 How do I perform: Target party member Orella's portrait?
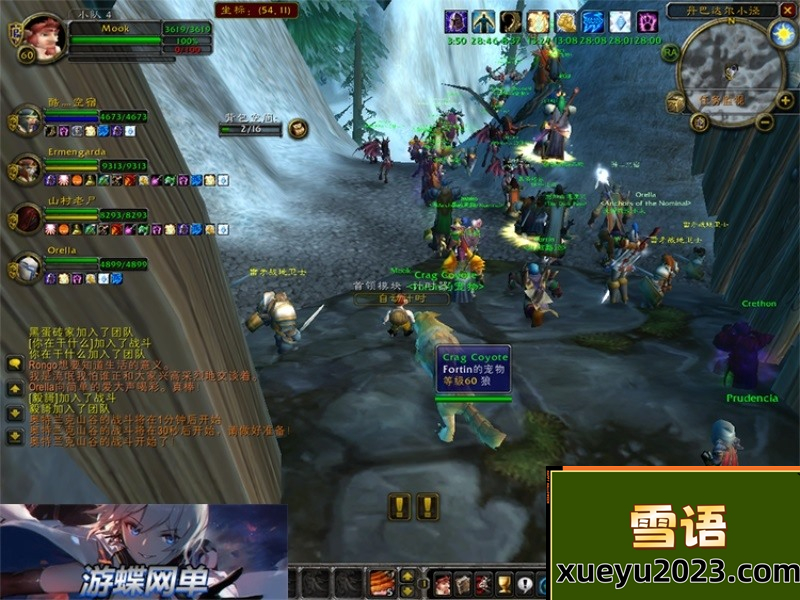(x=26, y=268)
